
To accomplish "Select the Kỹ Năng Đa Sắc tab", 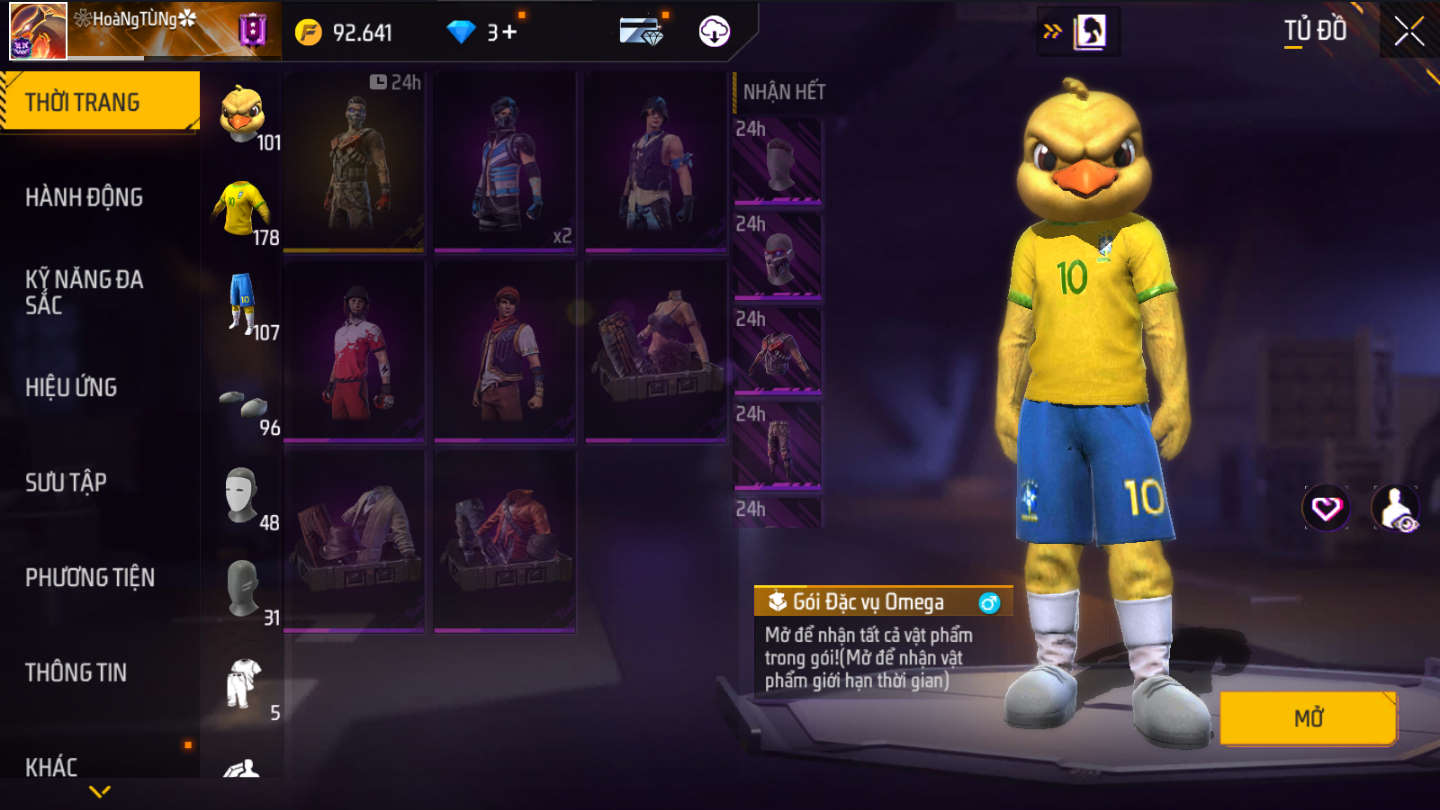I will tap(85, 292).
